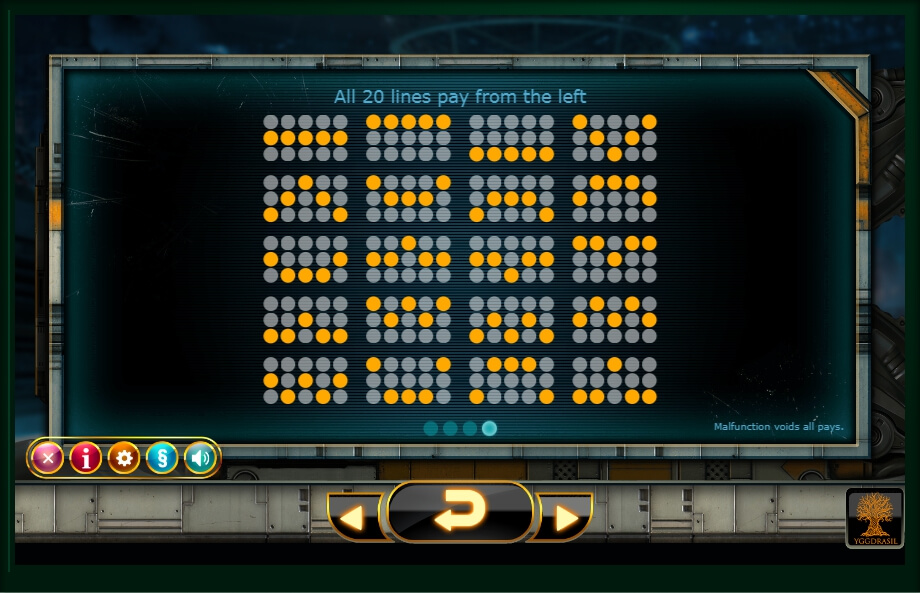The width and height of the screenshot is (920, 593).
Task: Click the Yggdrasil tree logo
Action: click(875, 517)
